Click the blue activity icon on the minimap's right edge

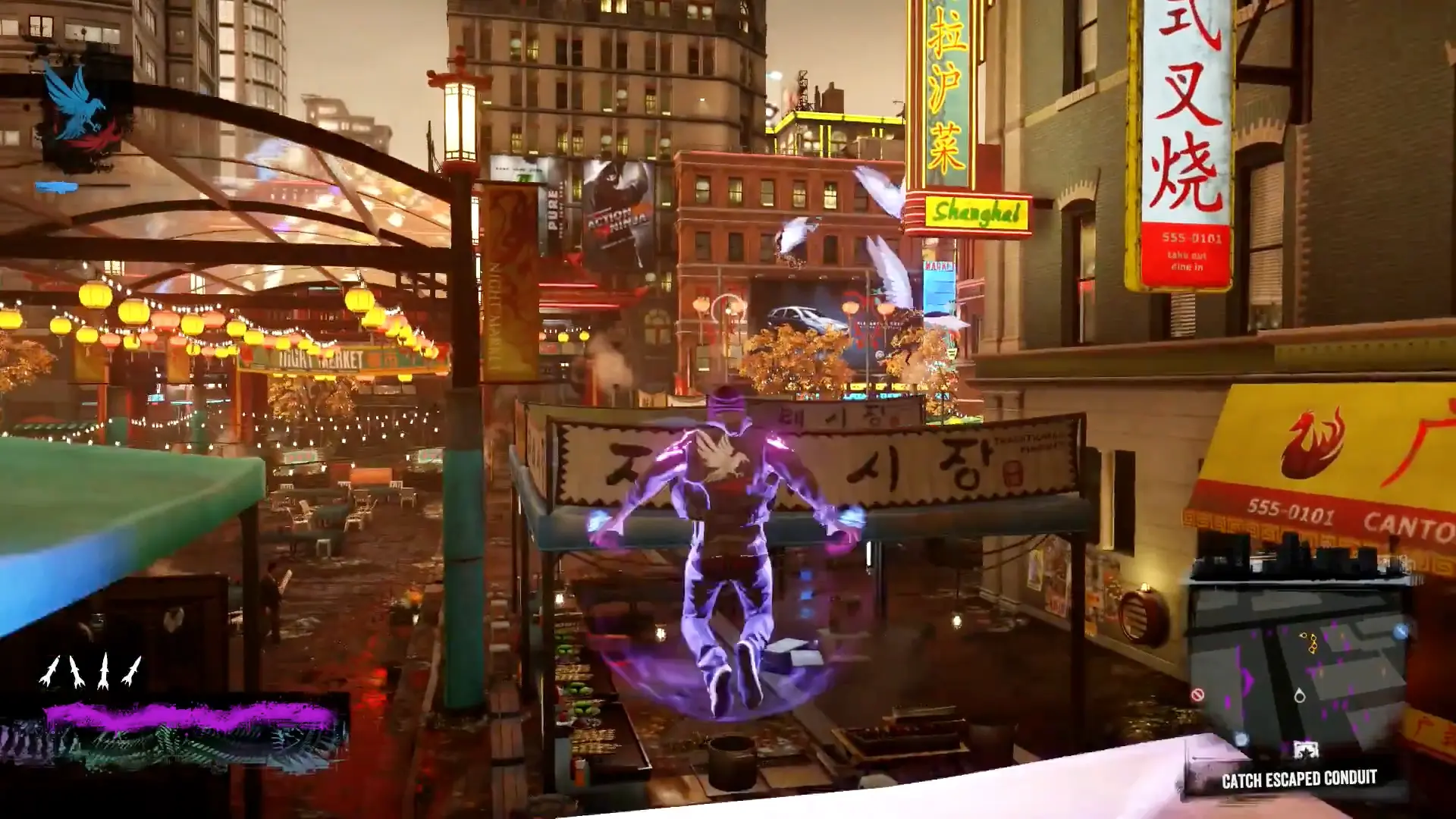click(x=1400, y=632)
